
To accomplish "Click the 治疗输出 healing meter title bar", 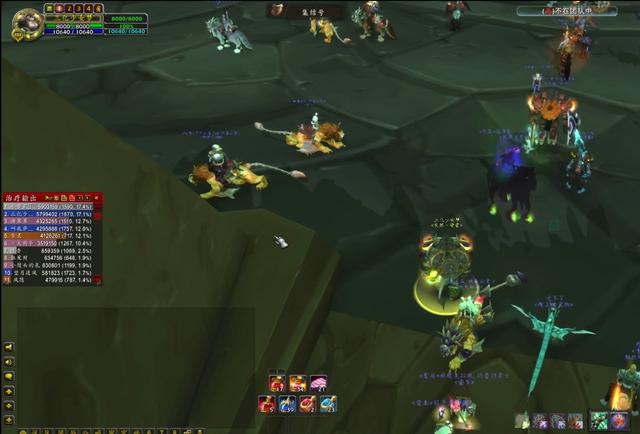I will coord(24,198).
